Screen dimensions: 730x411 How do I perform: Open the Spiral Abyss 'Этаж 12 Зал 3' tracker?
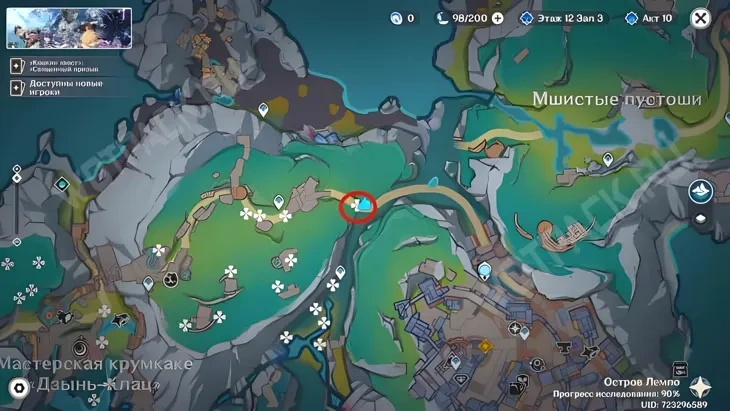561,18
